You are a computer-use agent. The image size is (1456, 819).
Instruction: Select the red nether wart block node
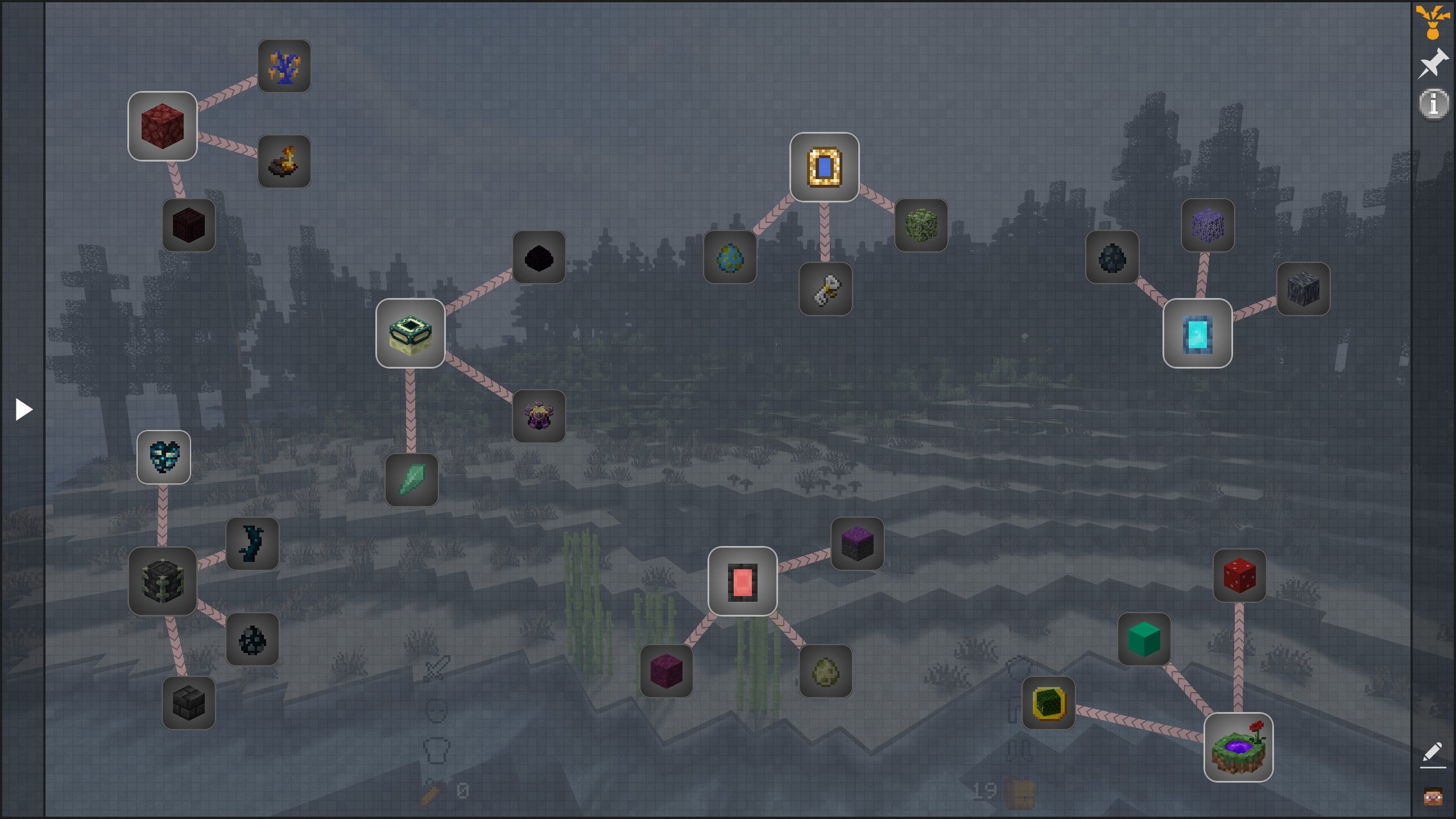point(163,126)
